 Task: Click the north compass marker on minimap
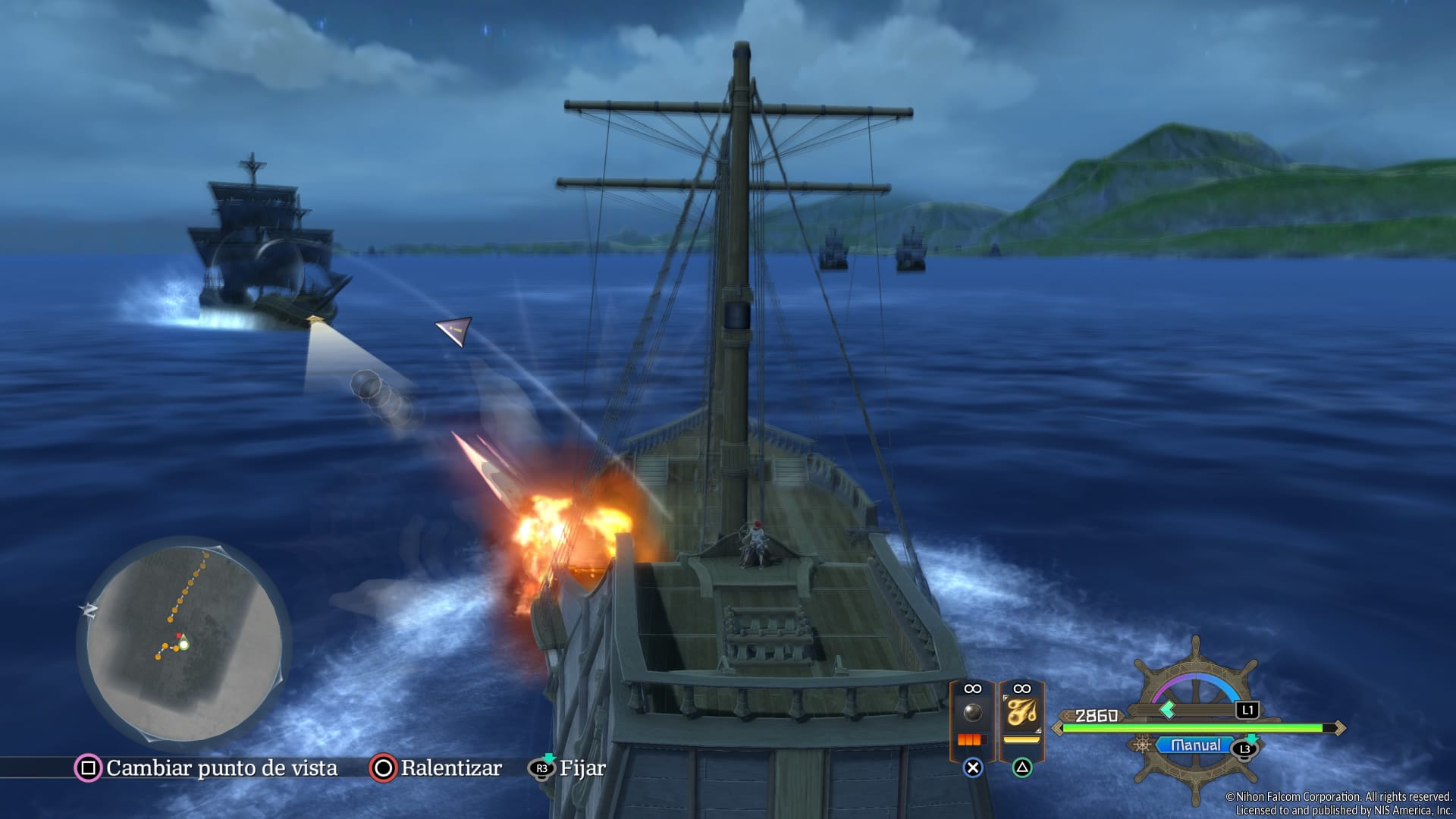89,610
